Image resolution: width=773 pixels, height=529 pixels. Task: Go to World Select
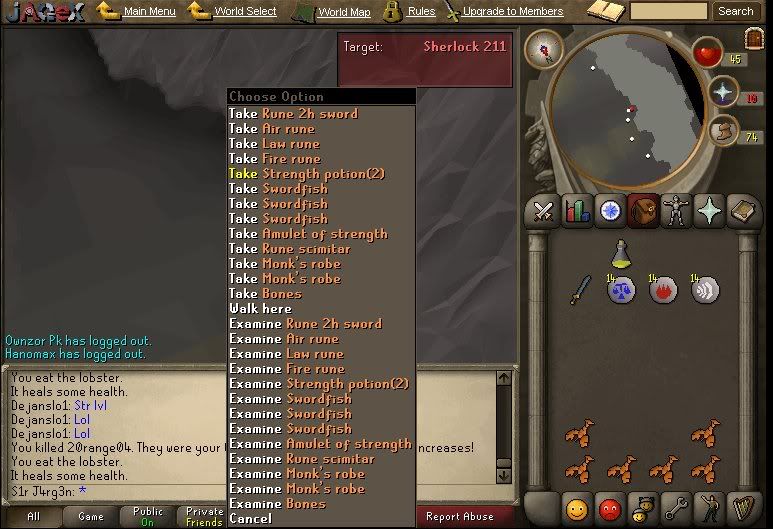click(x=245, y=12)
